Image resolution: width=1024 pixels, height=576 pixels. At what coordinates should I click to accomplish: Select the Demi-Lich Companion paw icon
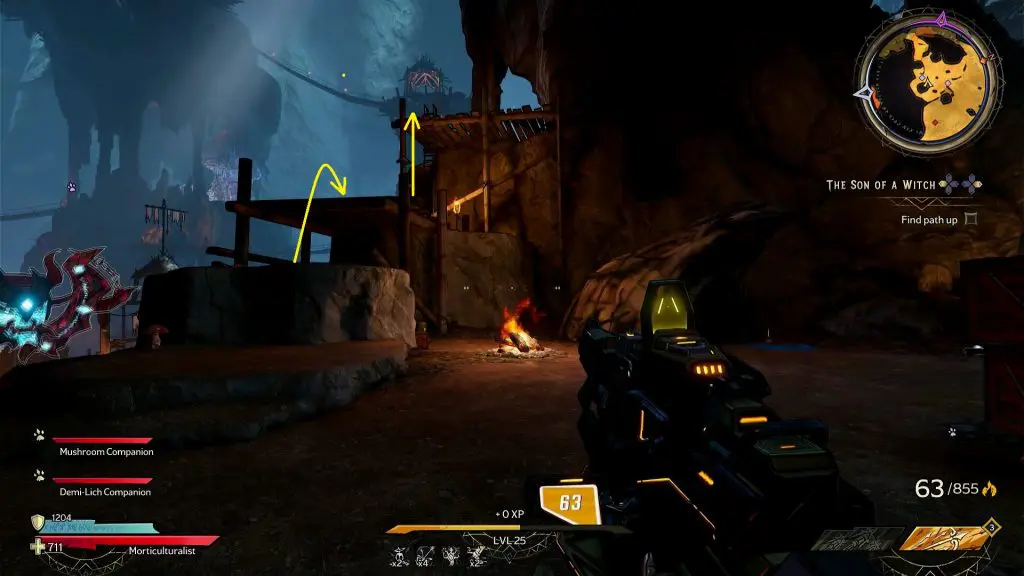click(39, 476)
